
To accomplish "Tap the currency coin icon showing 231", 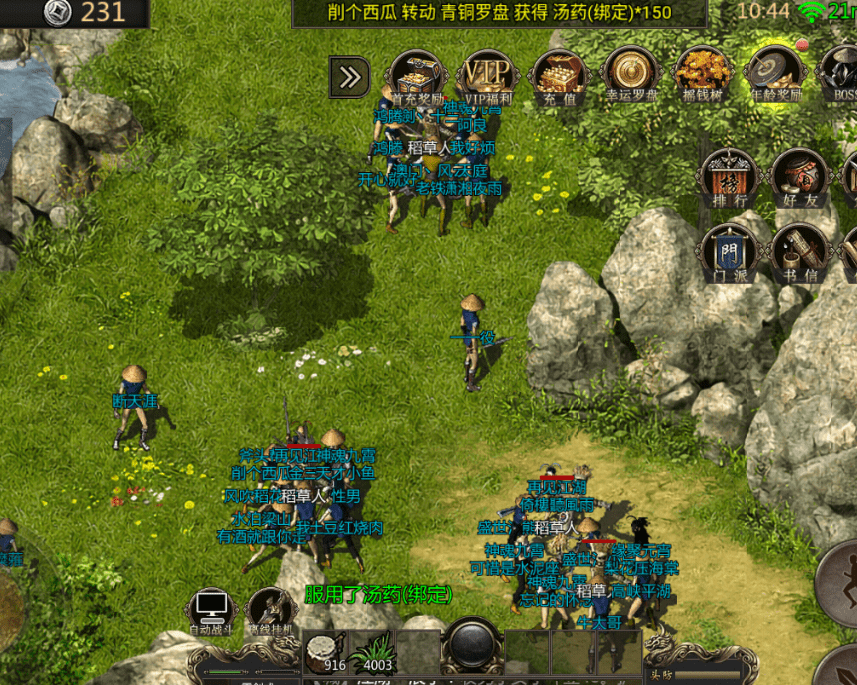I will [58, 12].
